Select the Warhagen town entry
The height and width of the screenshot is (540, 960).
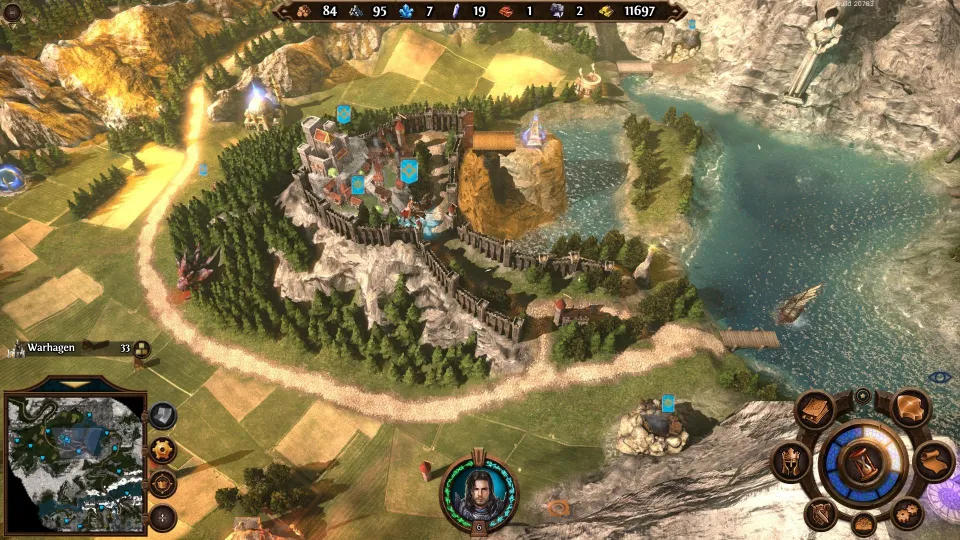pos(50,347)
